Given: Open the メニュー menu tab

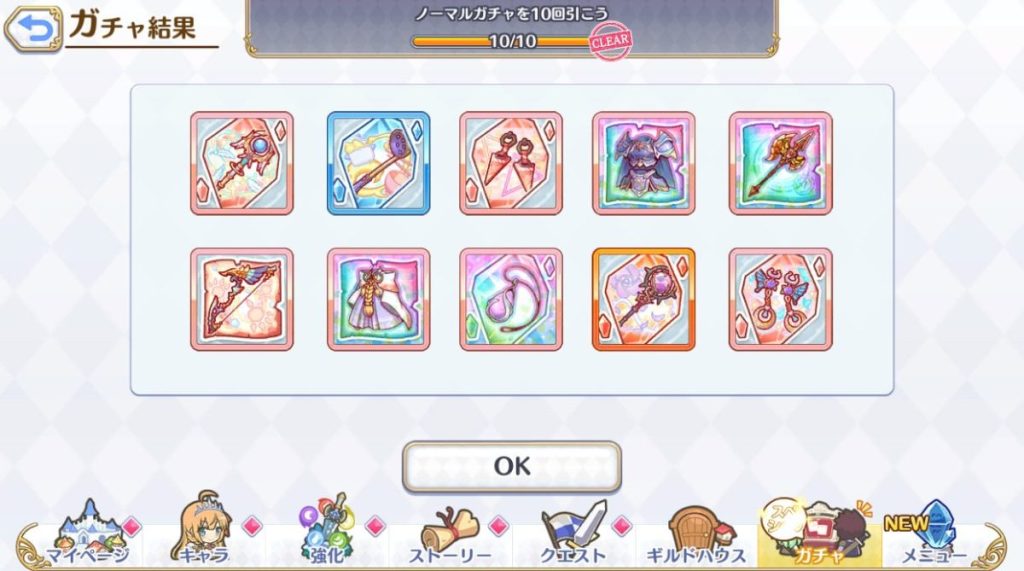Looking at the screenshot, I should pos(934,536).
